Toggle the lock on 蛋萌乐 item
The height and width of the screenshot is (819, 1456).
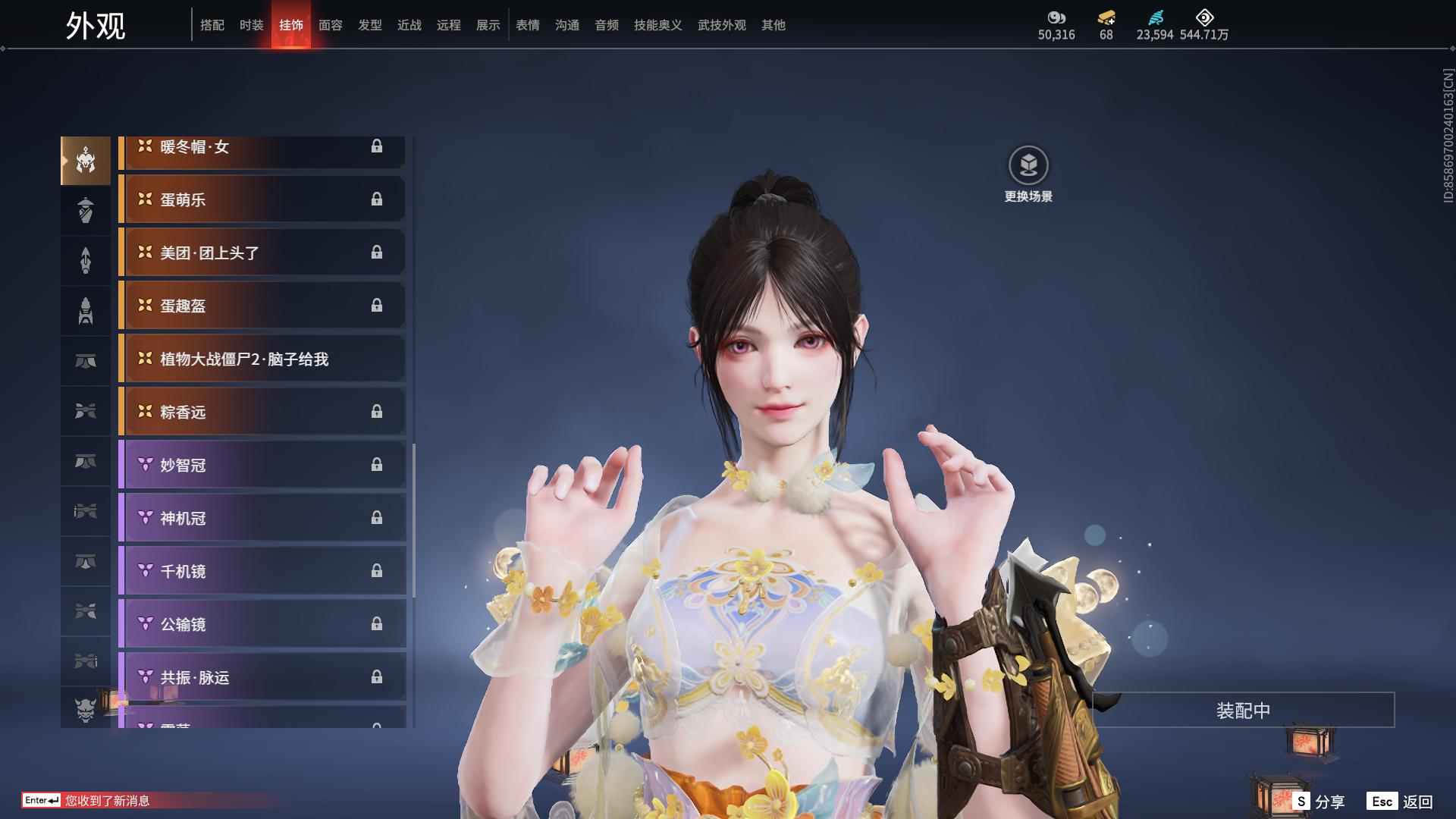pos(377,199)
